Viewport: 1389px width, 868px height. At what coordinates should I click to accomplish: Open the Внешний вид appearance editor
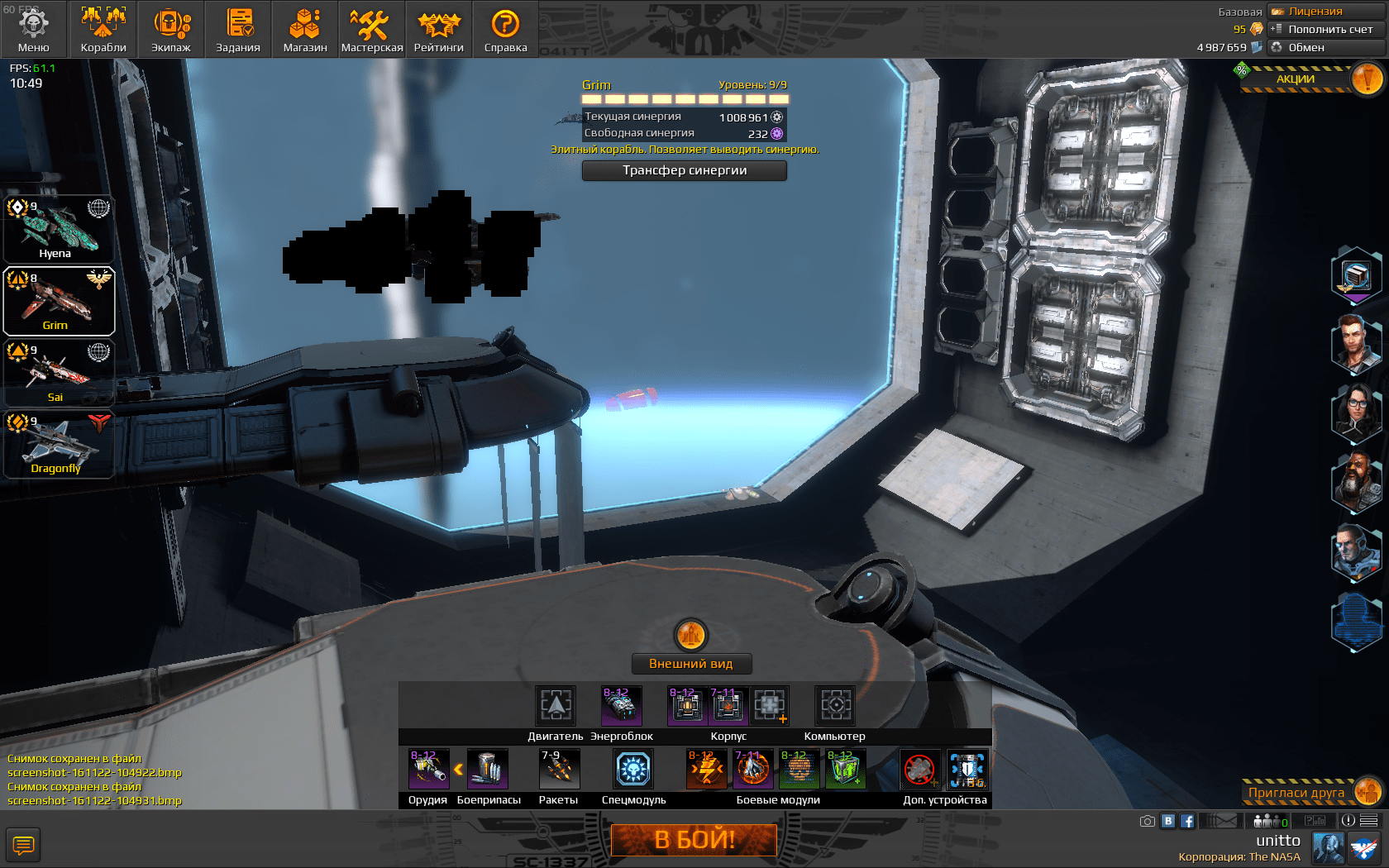(691, 664)
